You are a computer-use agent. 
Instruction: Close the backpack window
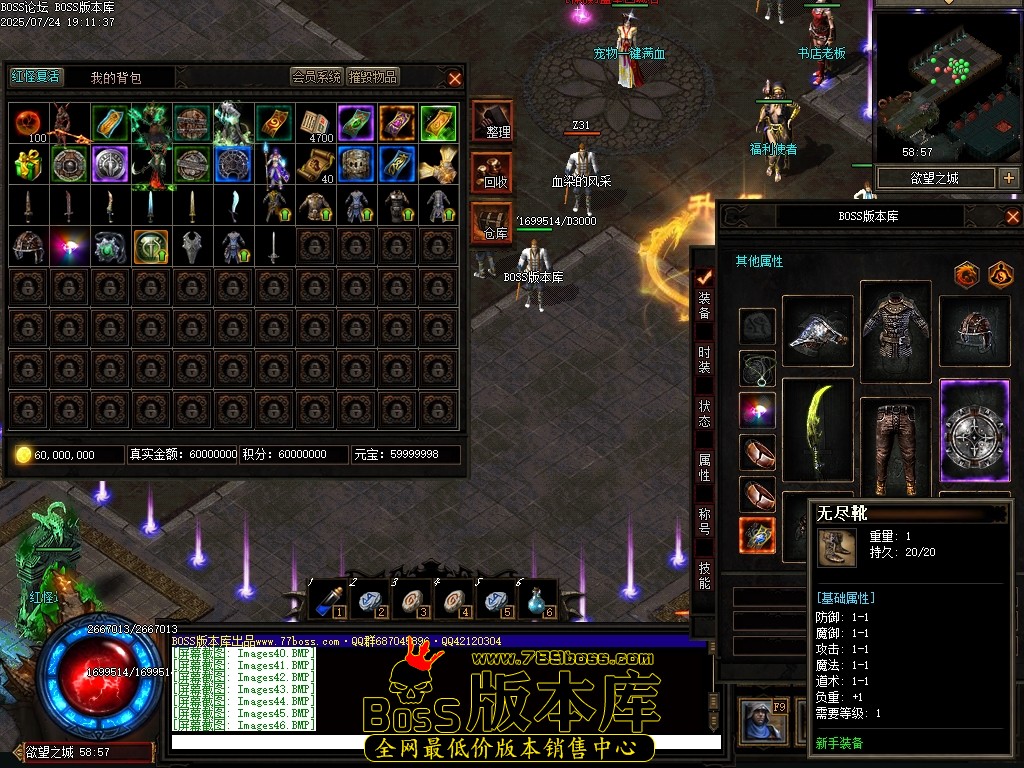(x=455, y=78)
